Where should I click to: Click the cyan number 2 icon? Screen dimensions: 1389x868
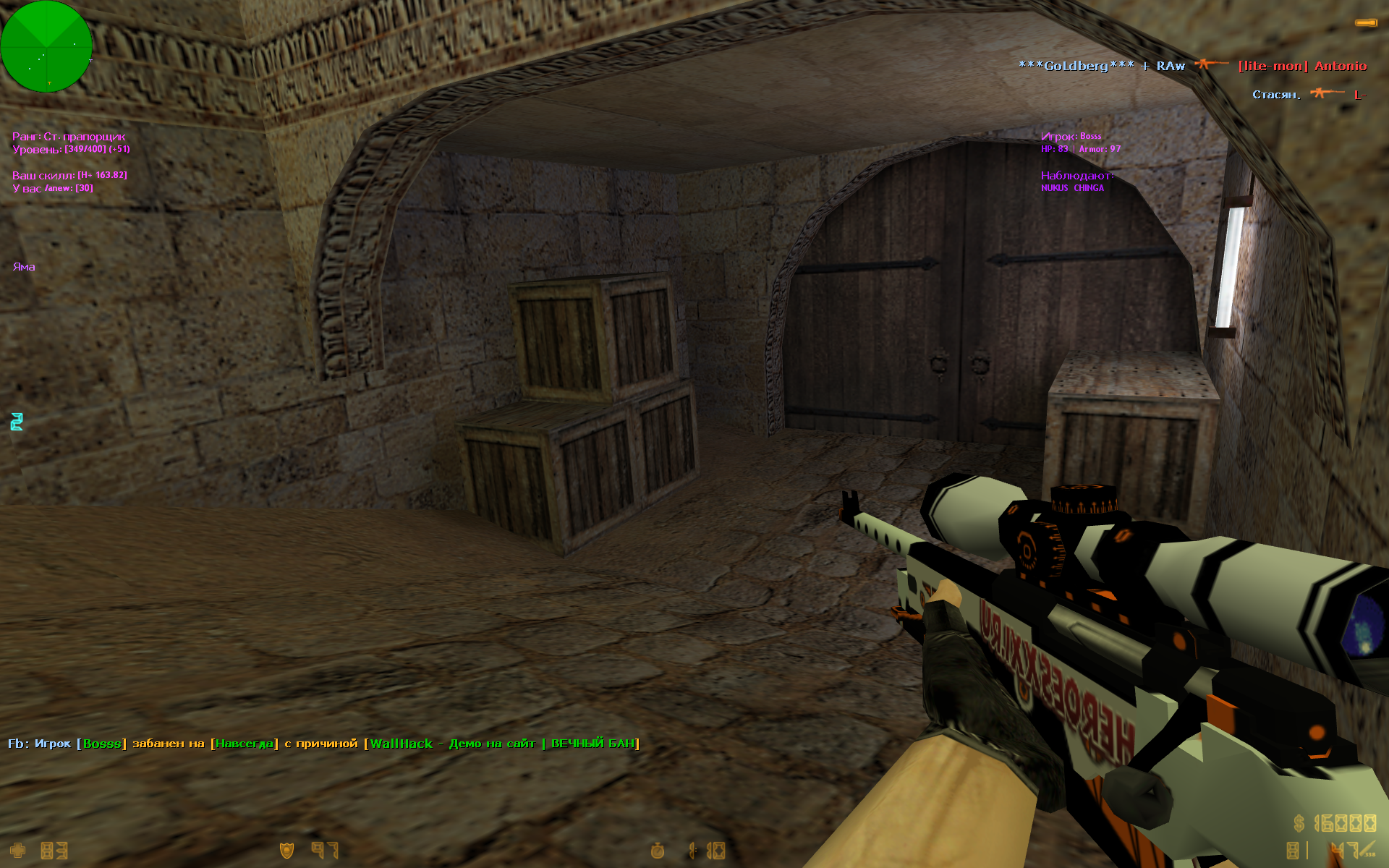(17, 422)
